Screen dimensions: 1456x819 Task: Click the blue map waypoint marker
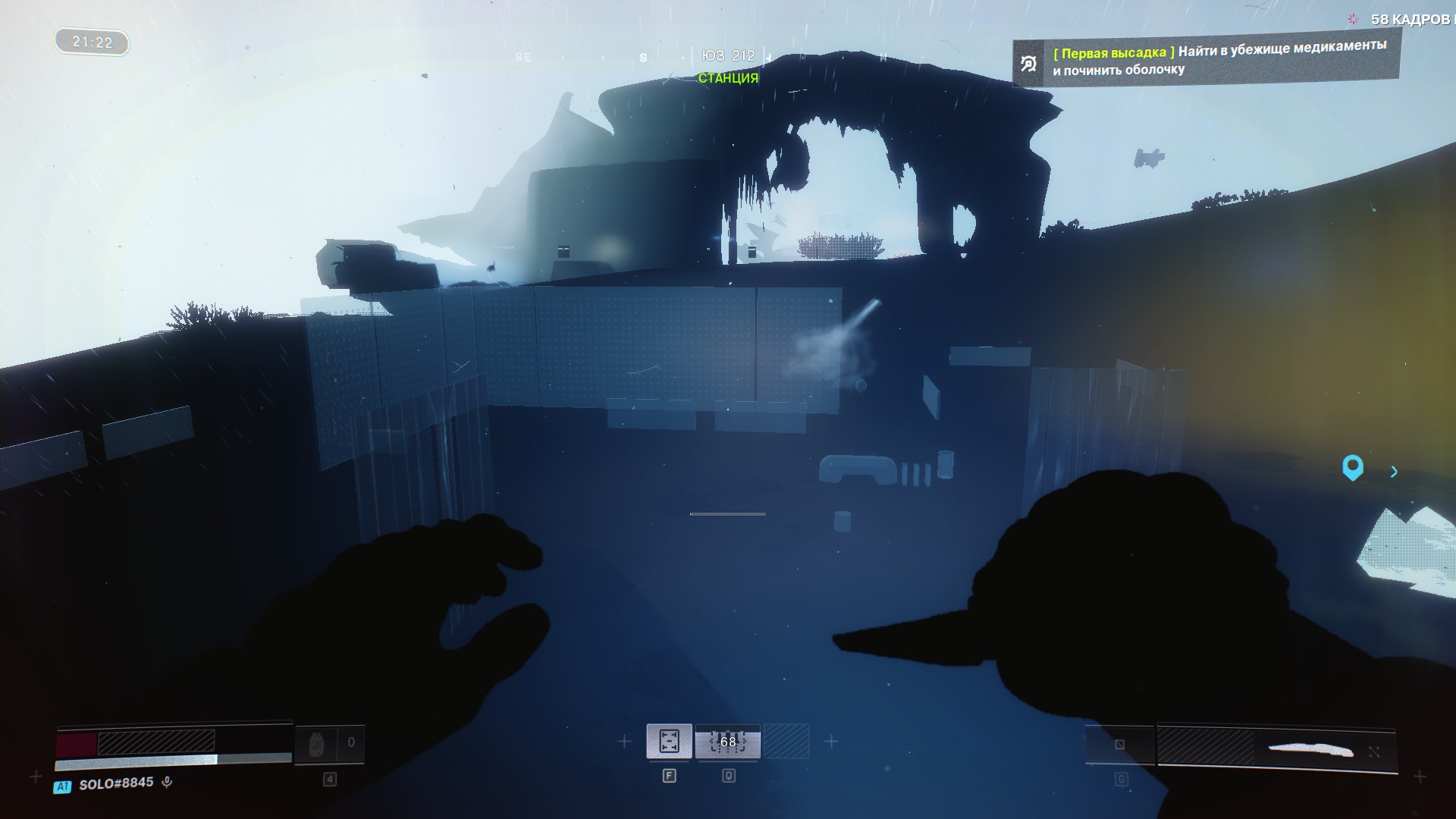click(1352, 467)
